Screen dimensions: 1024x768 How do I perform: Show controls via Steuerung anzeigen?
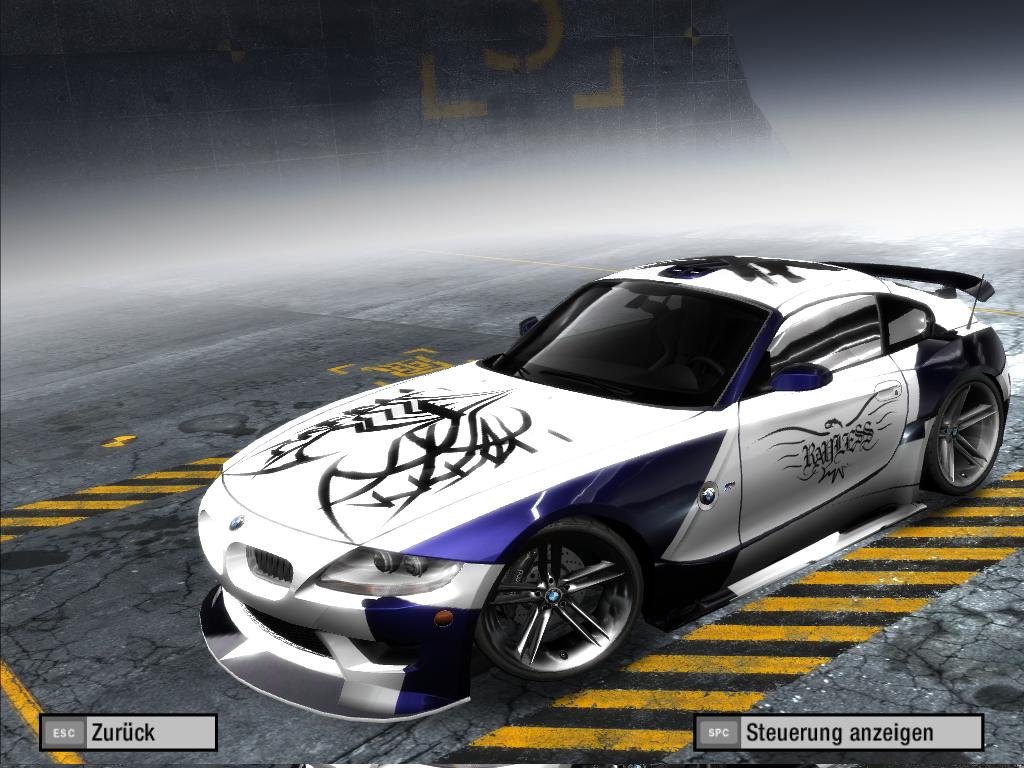tap(838, 732)
